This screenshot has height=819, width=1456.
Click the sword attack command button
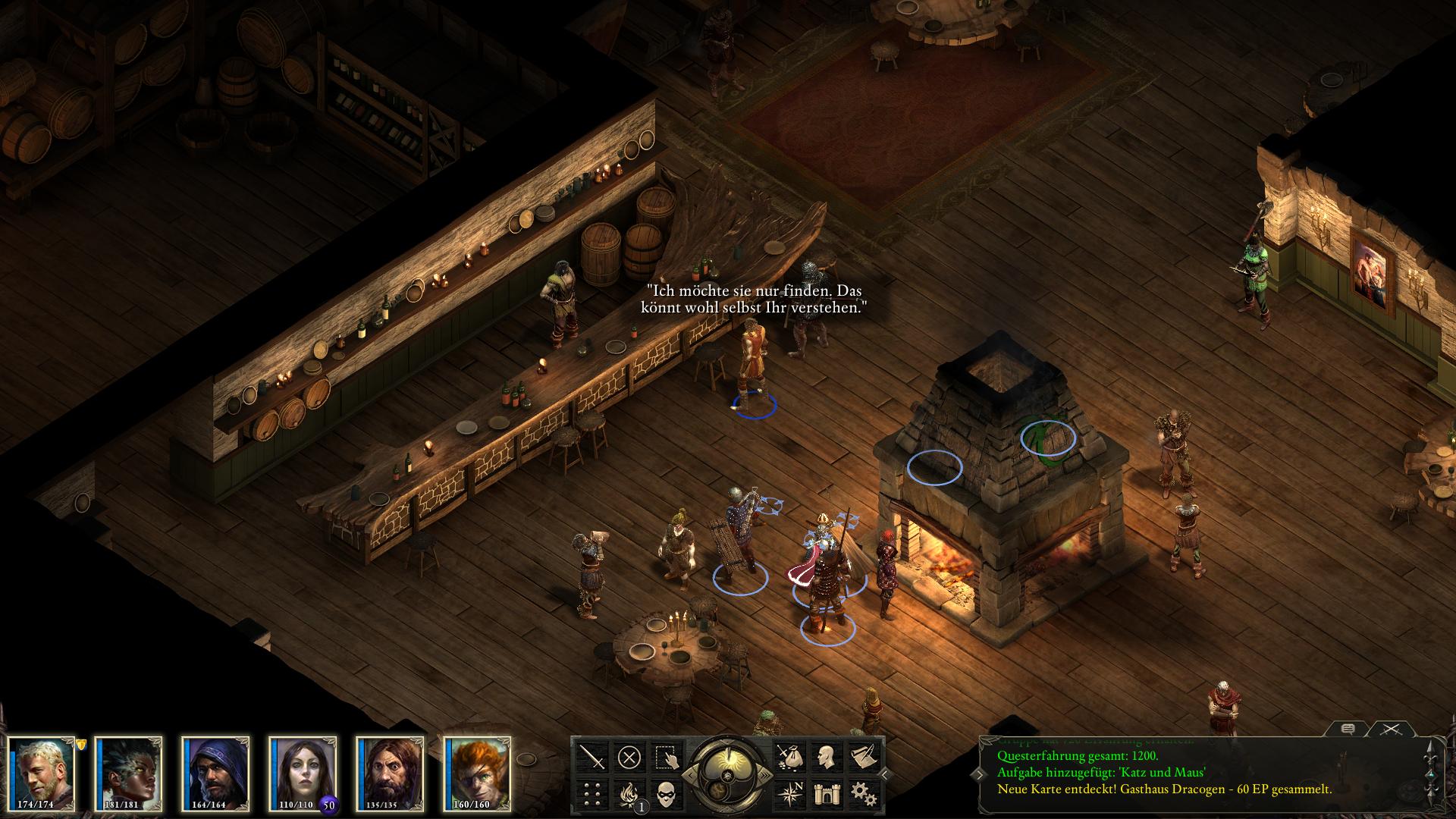[x=591, y=757]
